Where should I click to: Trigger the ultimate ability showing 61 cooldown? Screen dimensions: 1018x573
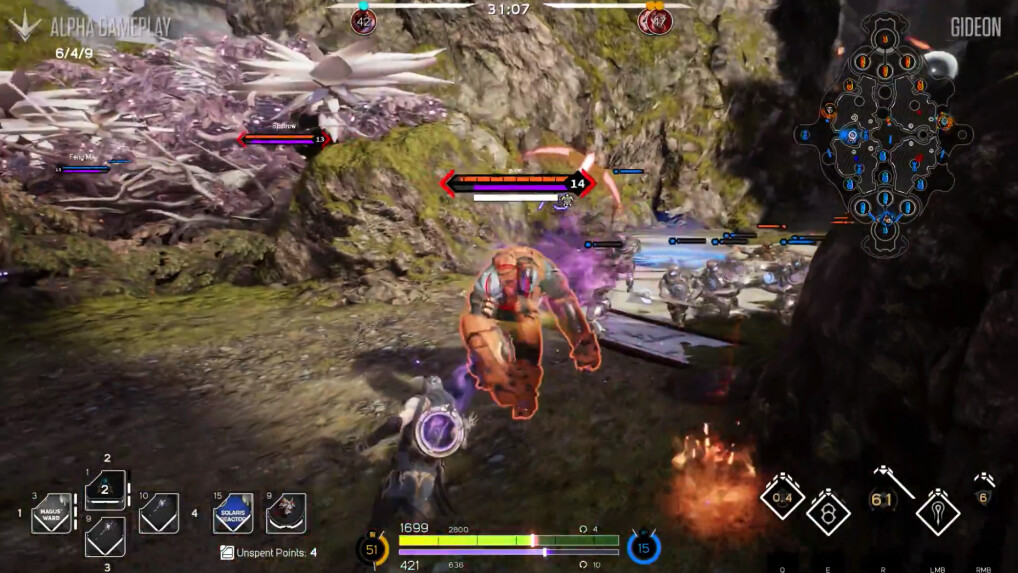click(882, 498)
